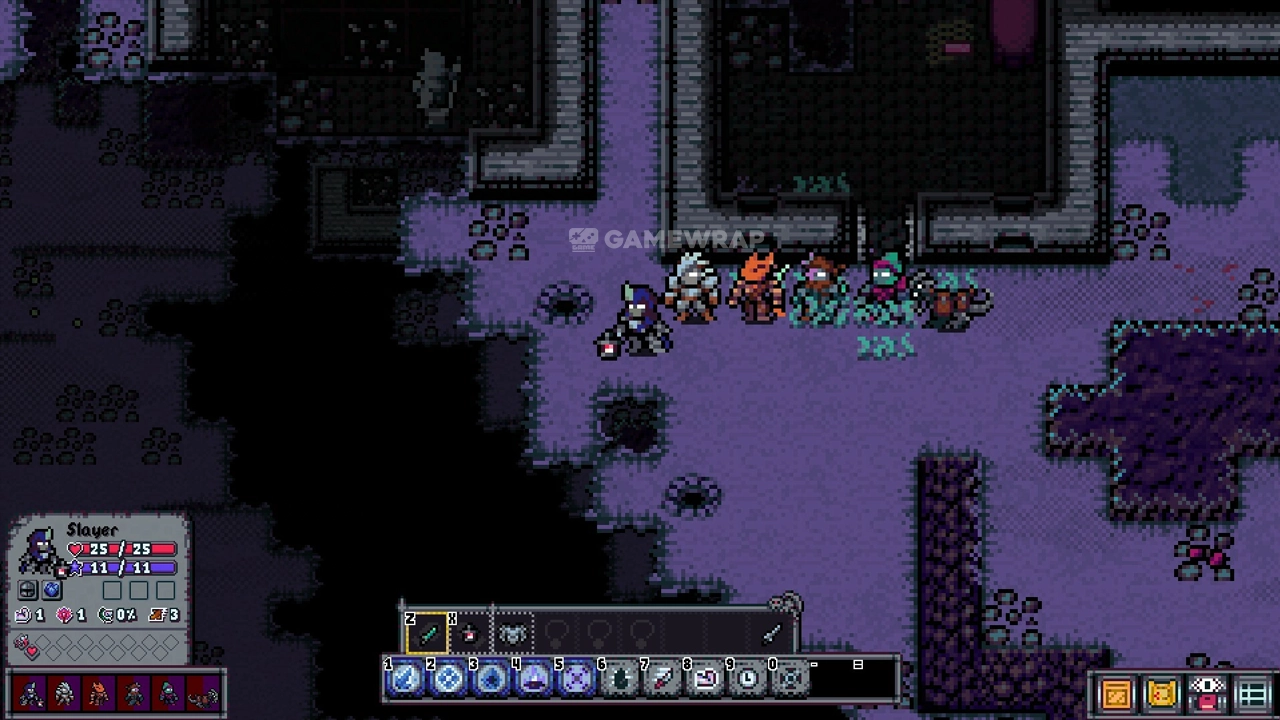Select the red potion in the X slot
This screenshot has height=720, width=1280.
coord(470,634)
